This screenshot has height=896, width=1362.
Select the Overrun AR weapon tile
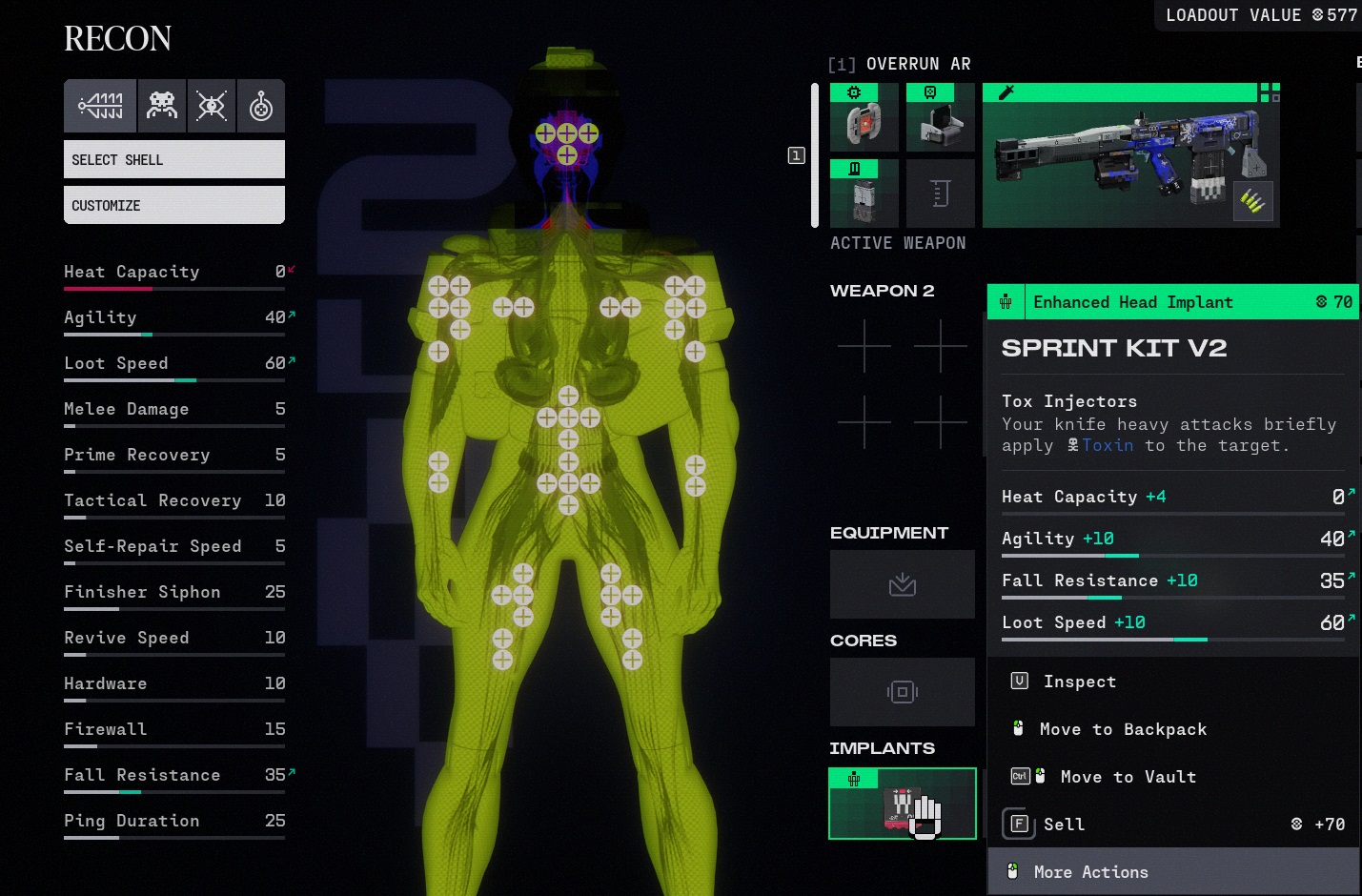point(1130,156)
